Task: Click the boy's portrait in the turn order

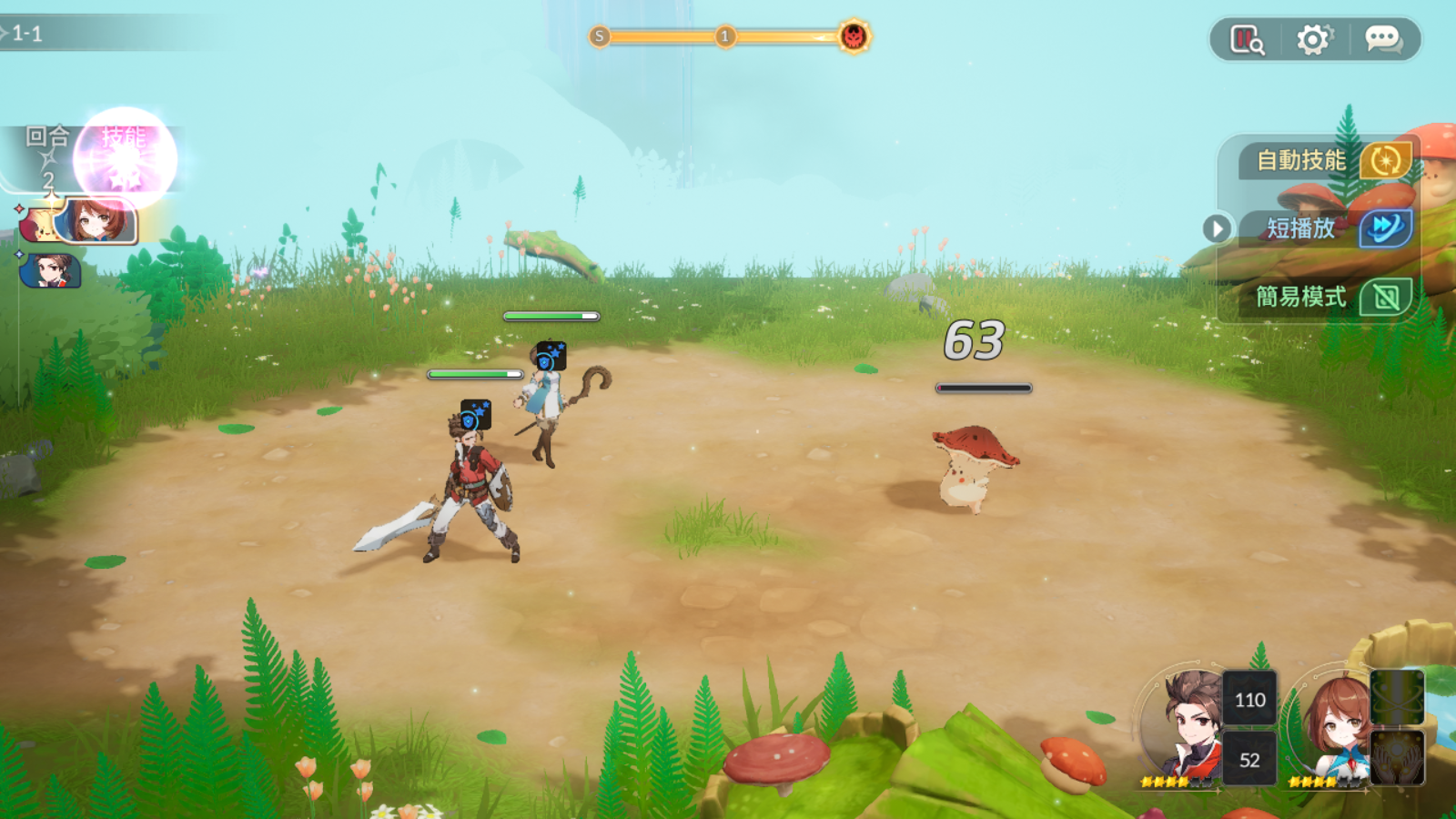Action: coord(51,270)
